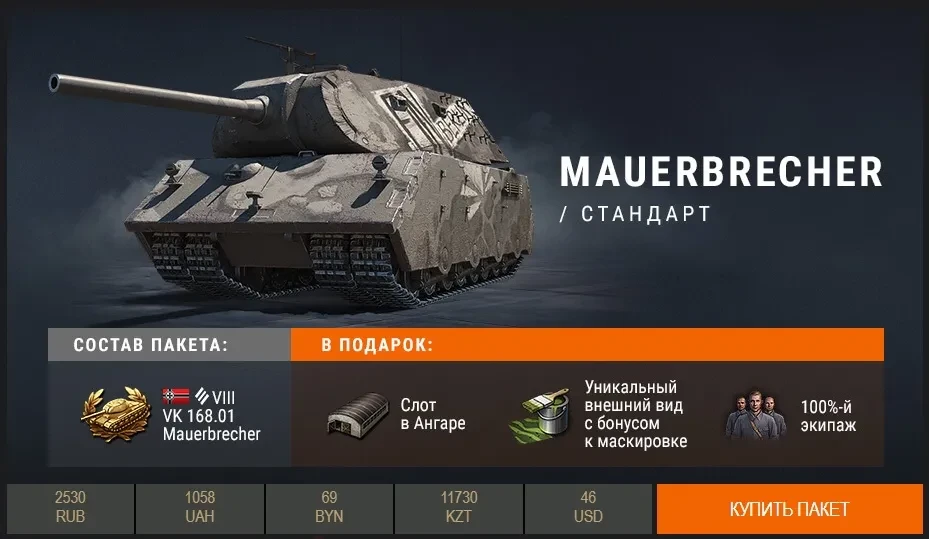Screen dimensions: 929x539
Task: Choose the 1058 UAH price option
Action: coord(200,509)
